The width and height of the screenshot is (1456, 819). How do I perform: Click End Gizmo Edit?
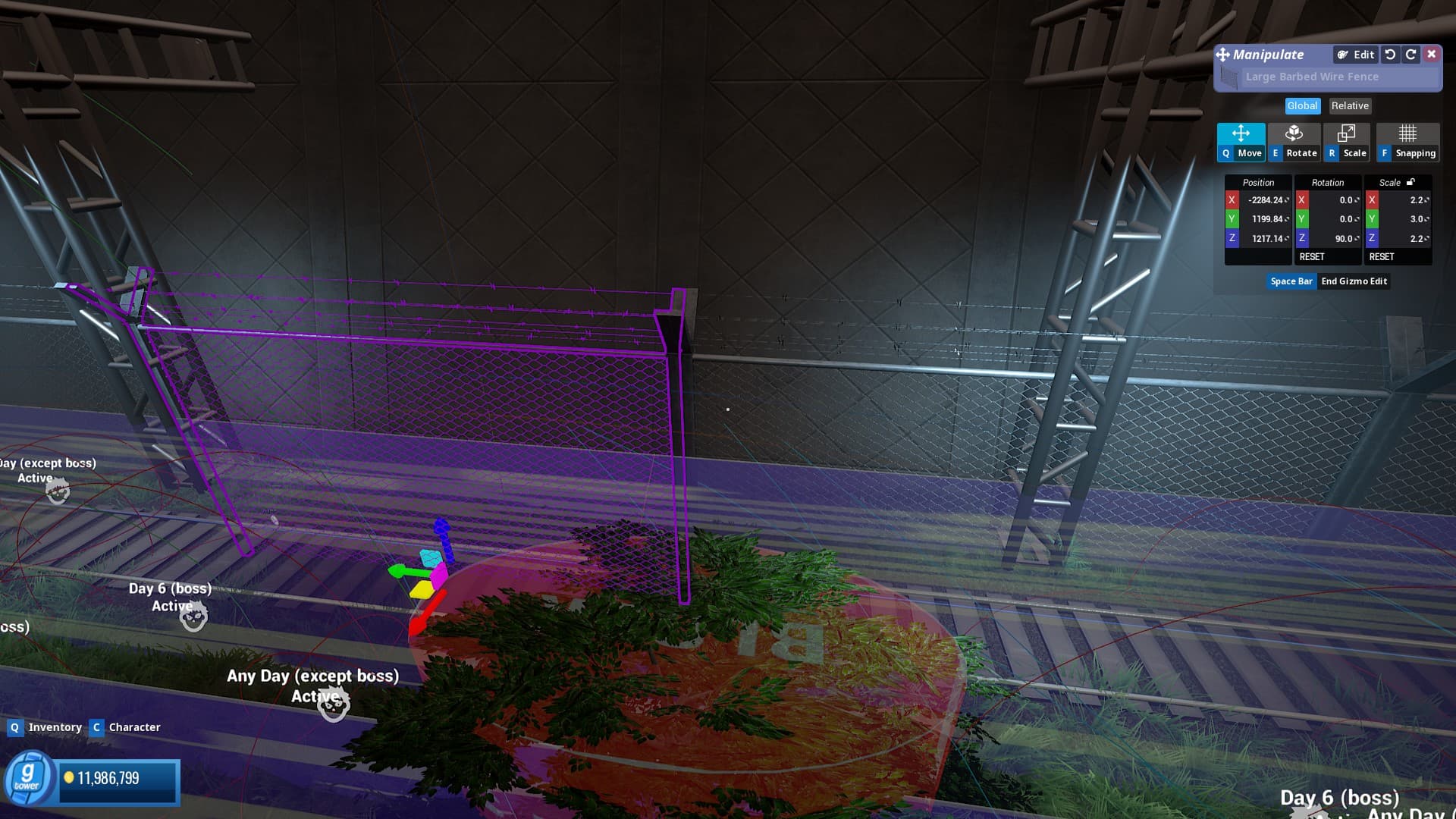tap(1354, 281)
